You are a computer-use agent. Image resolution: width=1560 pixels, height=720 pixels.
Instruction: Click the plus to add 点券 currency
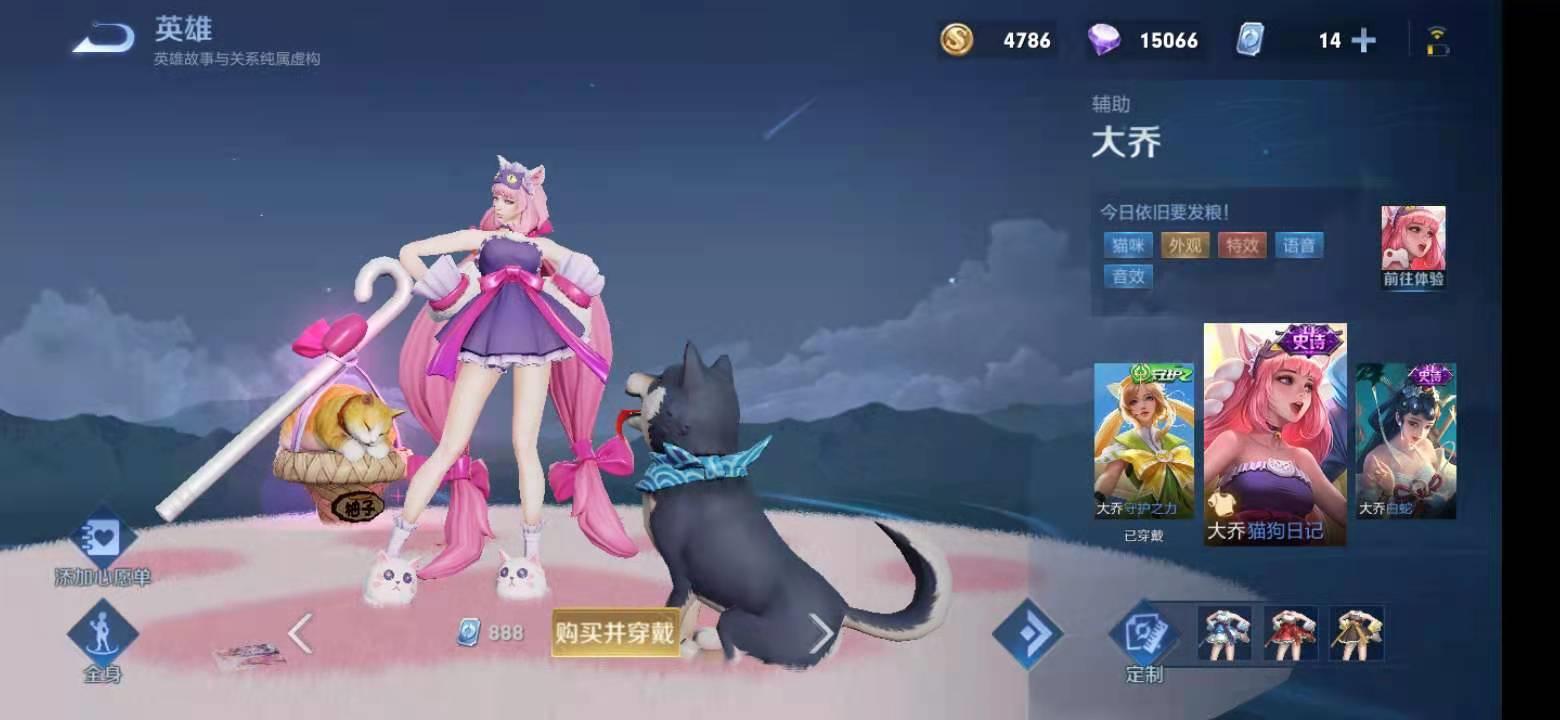tap(1362, 40)
